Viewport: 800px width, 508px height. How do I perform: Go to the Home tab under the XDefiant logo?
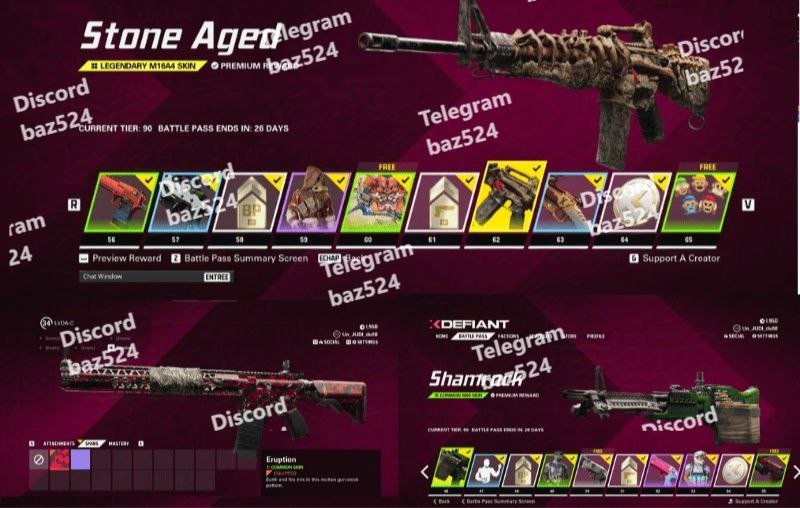click(442, 336)
